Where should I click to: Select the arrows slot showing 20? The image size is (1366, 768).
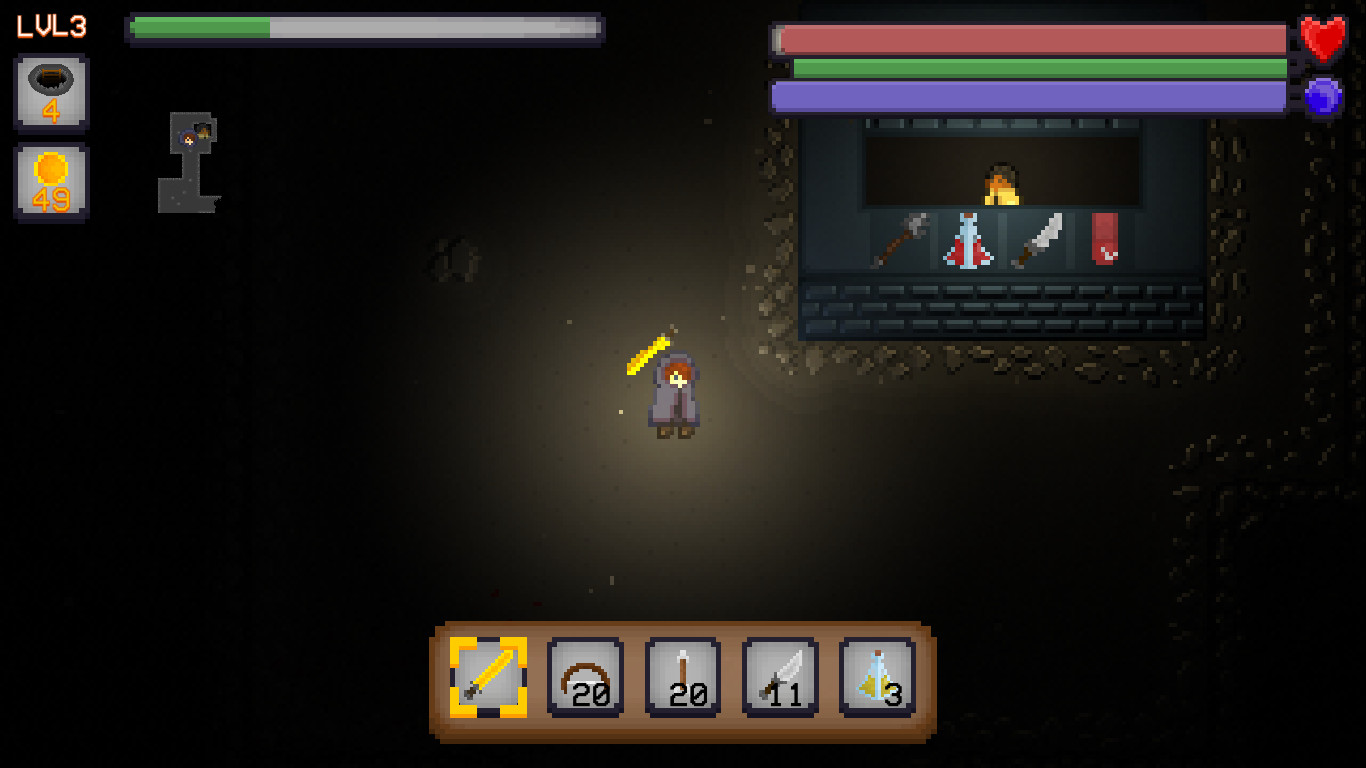(681, 679)
